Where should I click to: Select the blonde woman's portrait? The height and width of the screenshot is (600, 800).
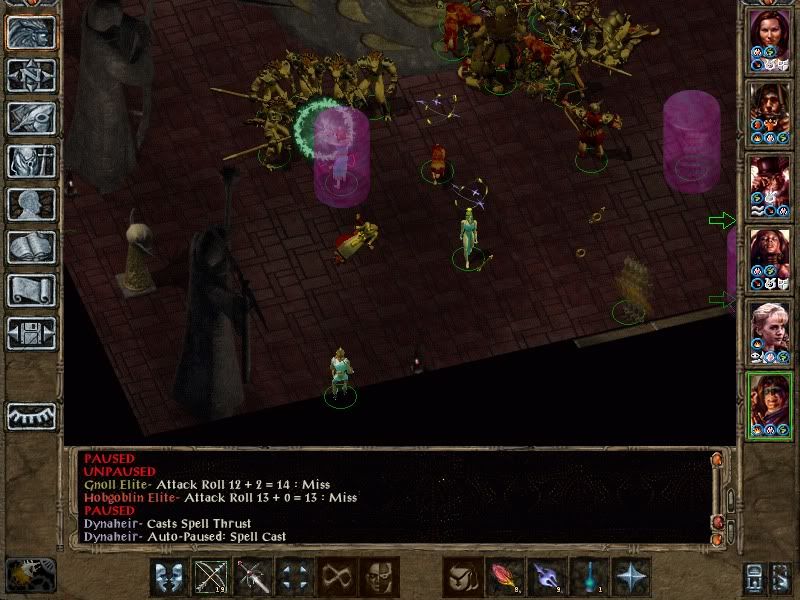click(768, 325)
